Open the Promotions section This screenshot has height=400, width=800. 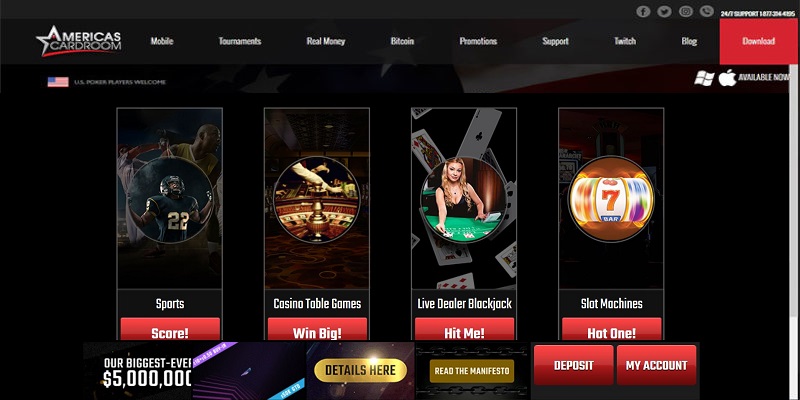(478, 42)
